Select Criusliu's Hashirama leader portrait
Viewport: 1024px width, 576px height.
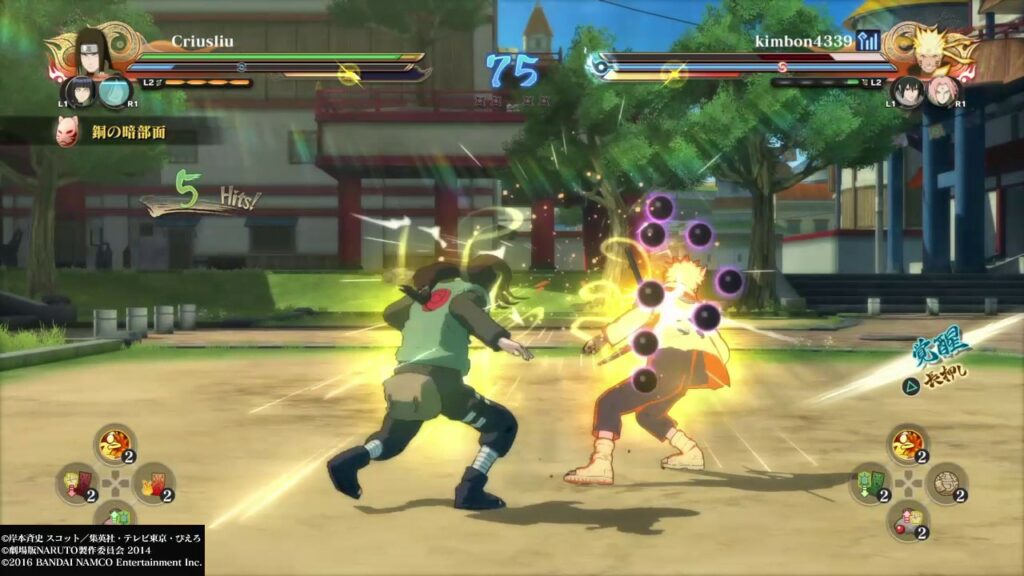(x=94, y=50)
